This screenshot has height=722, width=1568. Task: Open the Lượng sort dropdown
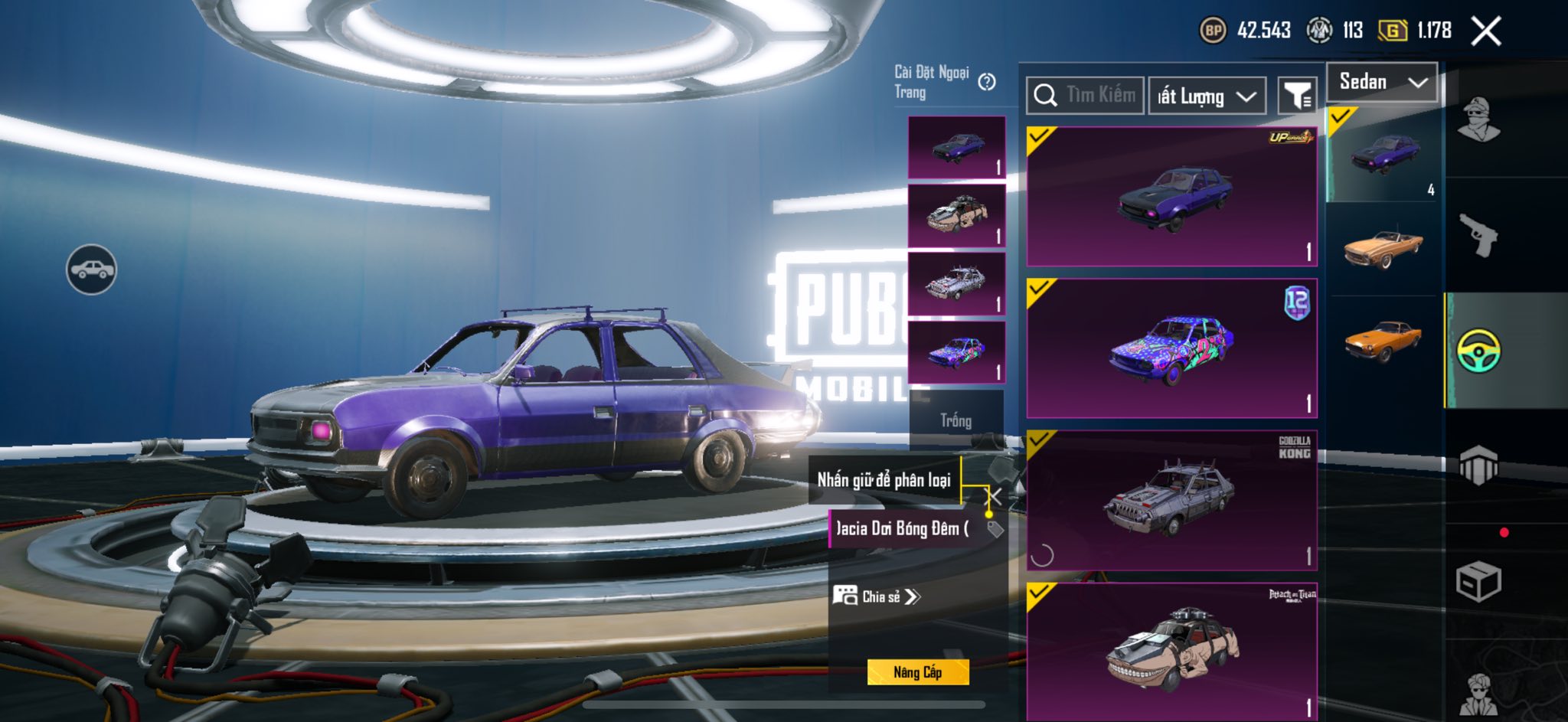pyautogui.click(x=1207, y=96)
